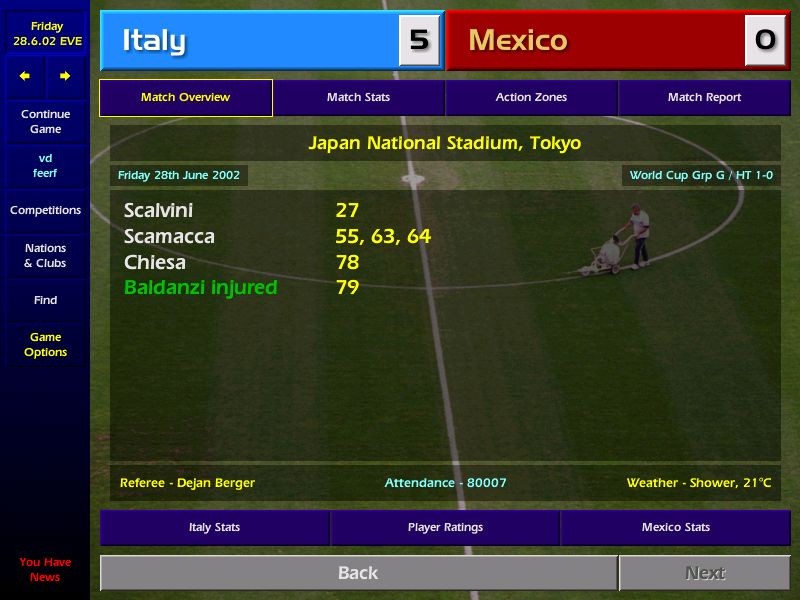Click goalscorer Scamacca's name
This screenshot has width=800, height=600.
pos(169,237)
